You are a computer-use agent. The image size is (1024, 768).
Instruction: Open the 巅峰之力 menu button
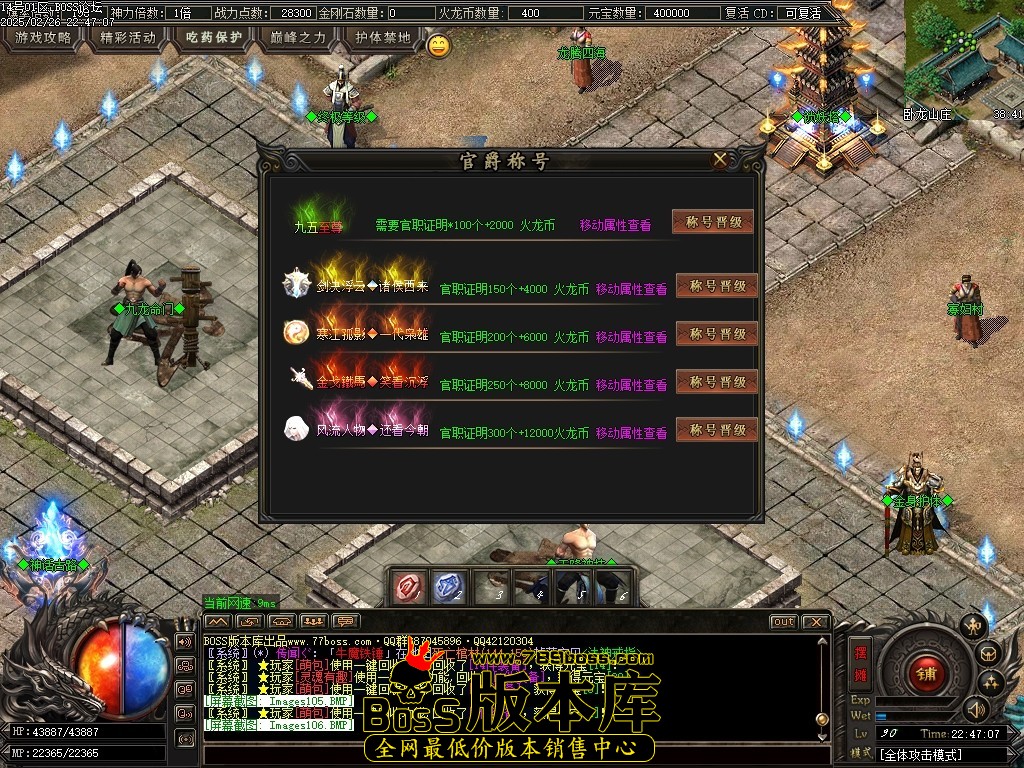pos(299,38)
